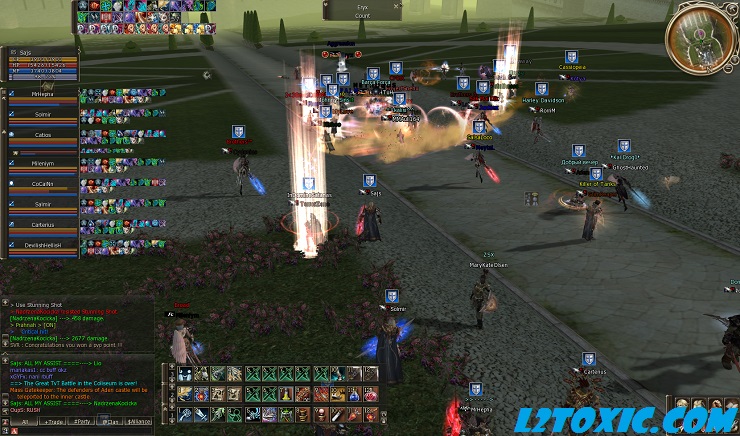Target party member Catios
Image resolution: width=740 pixels, height=436 pixels.
[x=42, y=135]
